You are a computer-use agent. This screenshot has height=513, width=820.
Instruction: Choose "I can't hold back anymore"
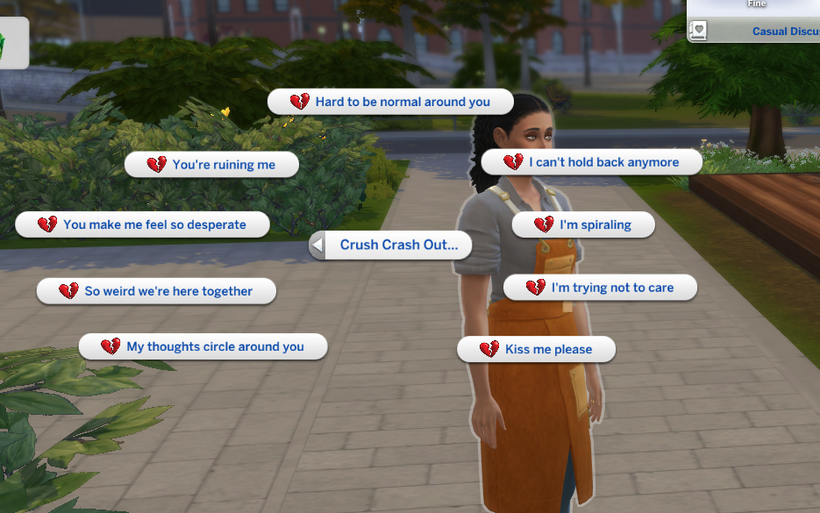[x=591, y=162]
